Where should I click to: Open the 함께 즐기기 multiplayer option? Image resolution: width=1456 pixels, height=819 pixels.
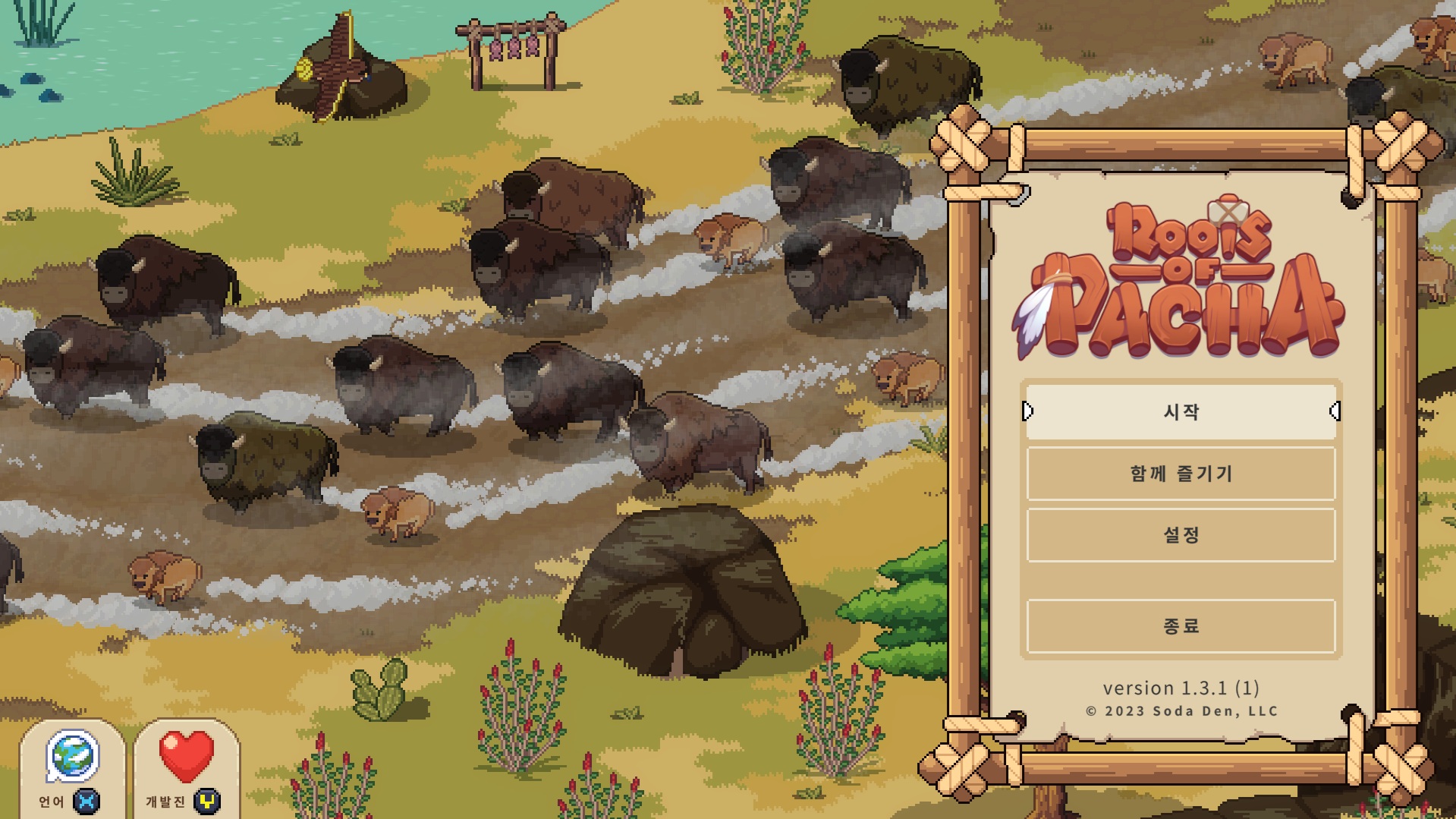point(1181,474)
